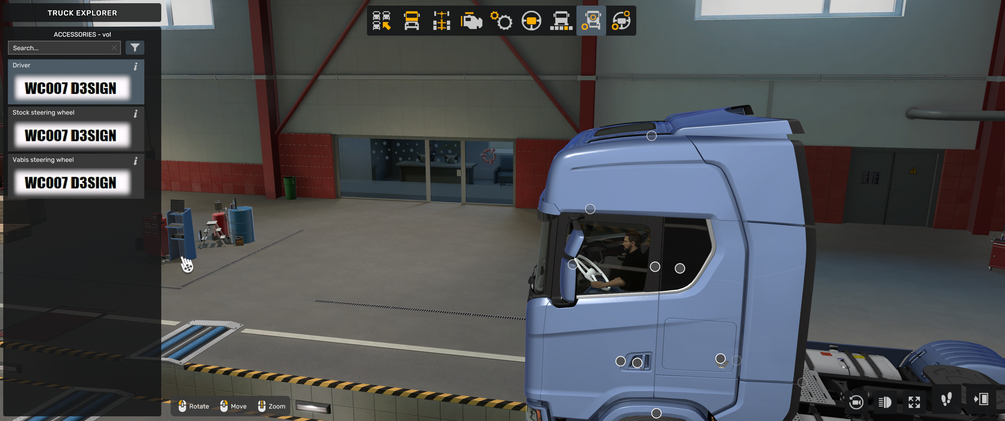Click the accessories search field
Viewport: 1005px width, 421px height.
click(63, 48)
